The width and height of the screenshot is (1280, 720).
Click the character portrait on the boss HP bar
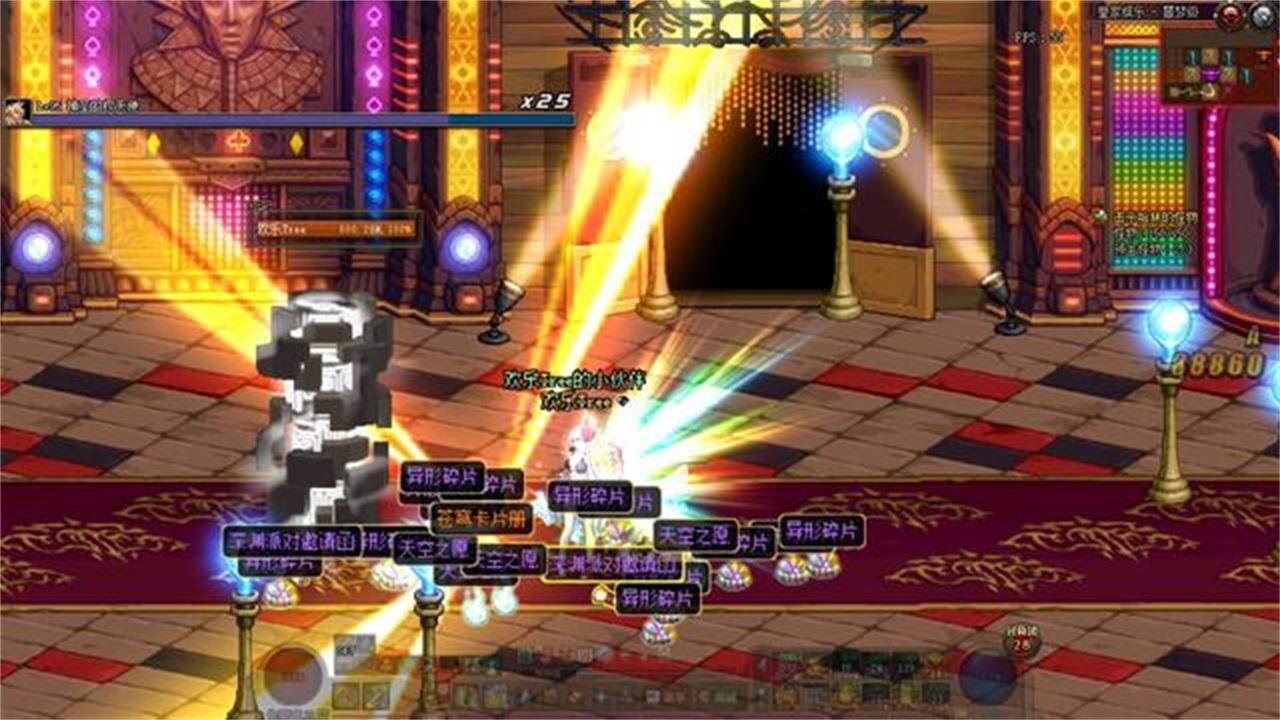tap(15, 112)
